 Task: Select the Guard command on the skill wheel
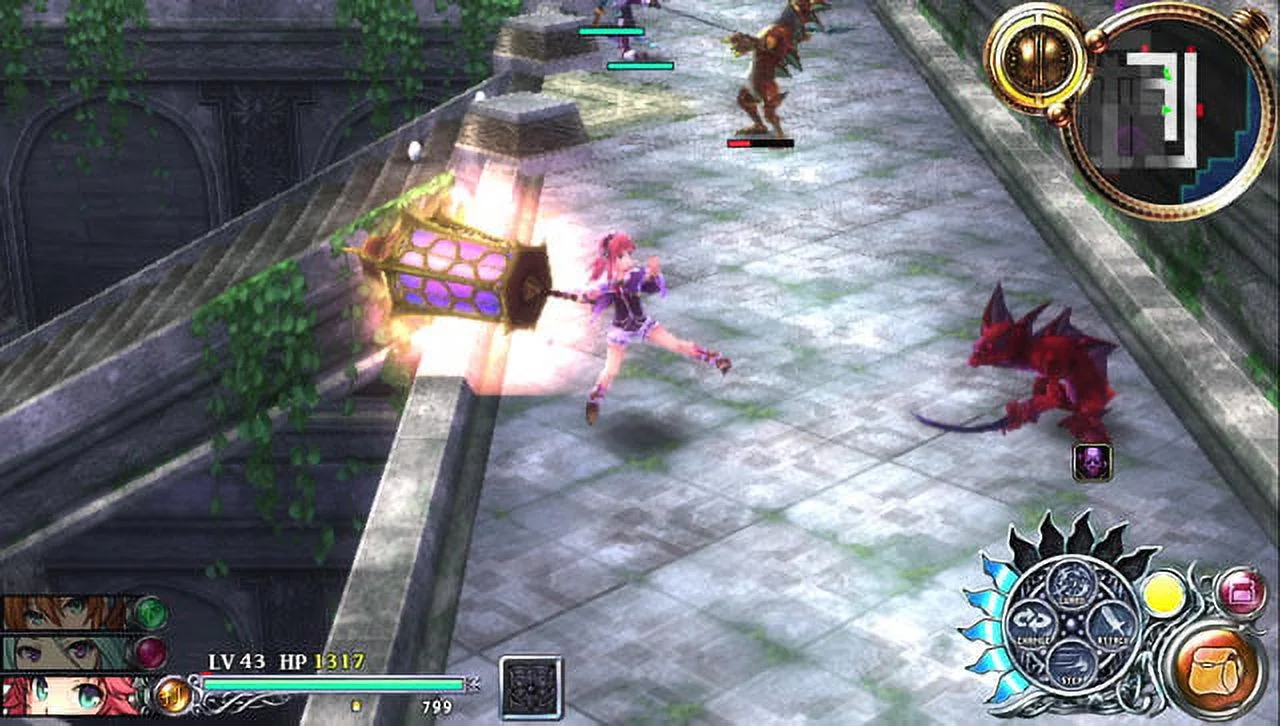coord(1070,583)
